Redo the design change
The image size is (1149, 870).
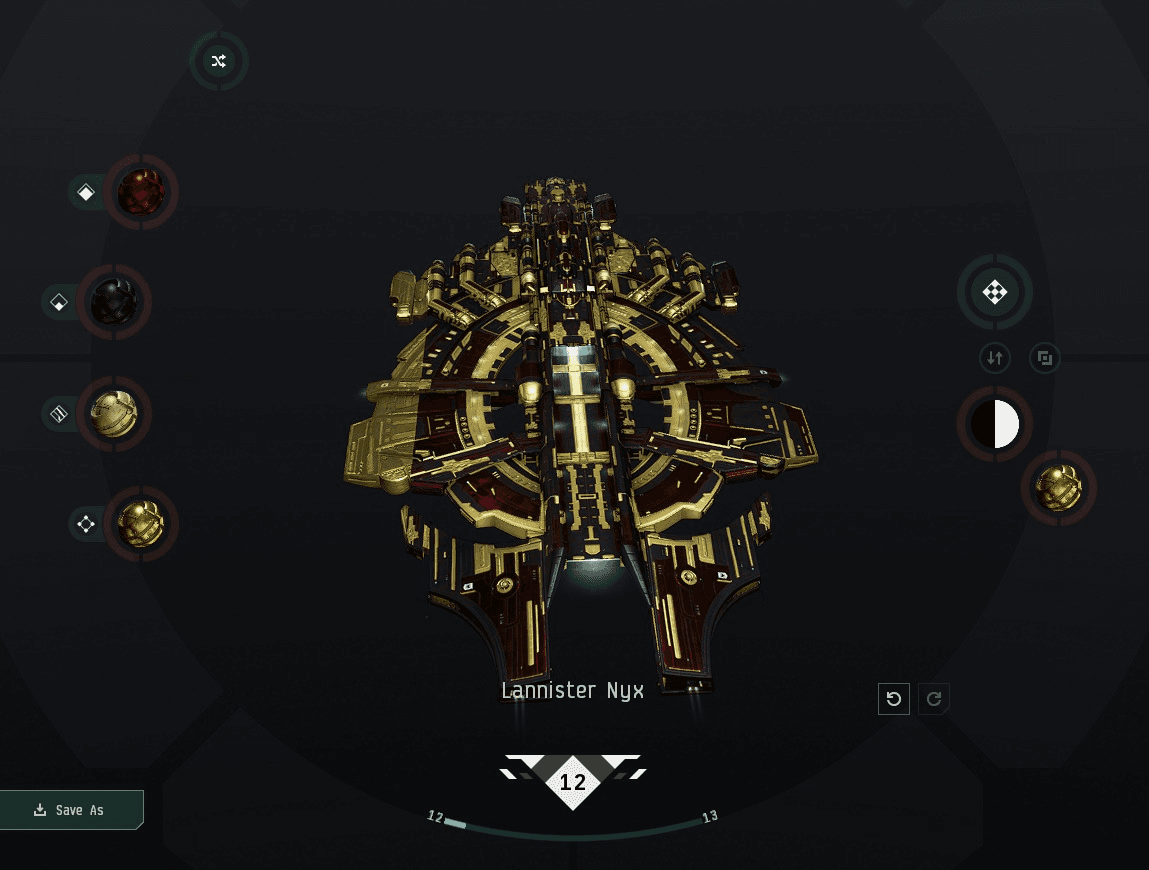(x=934, y=699)
